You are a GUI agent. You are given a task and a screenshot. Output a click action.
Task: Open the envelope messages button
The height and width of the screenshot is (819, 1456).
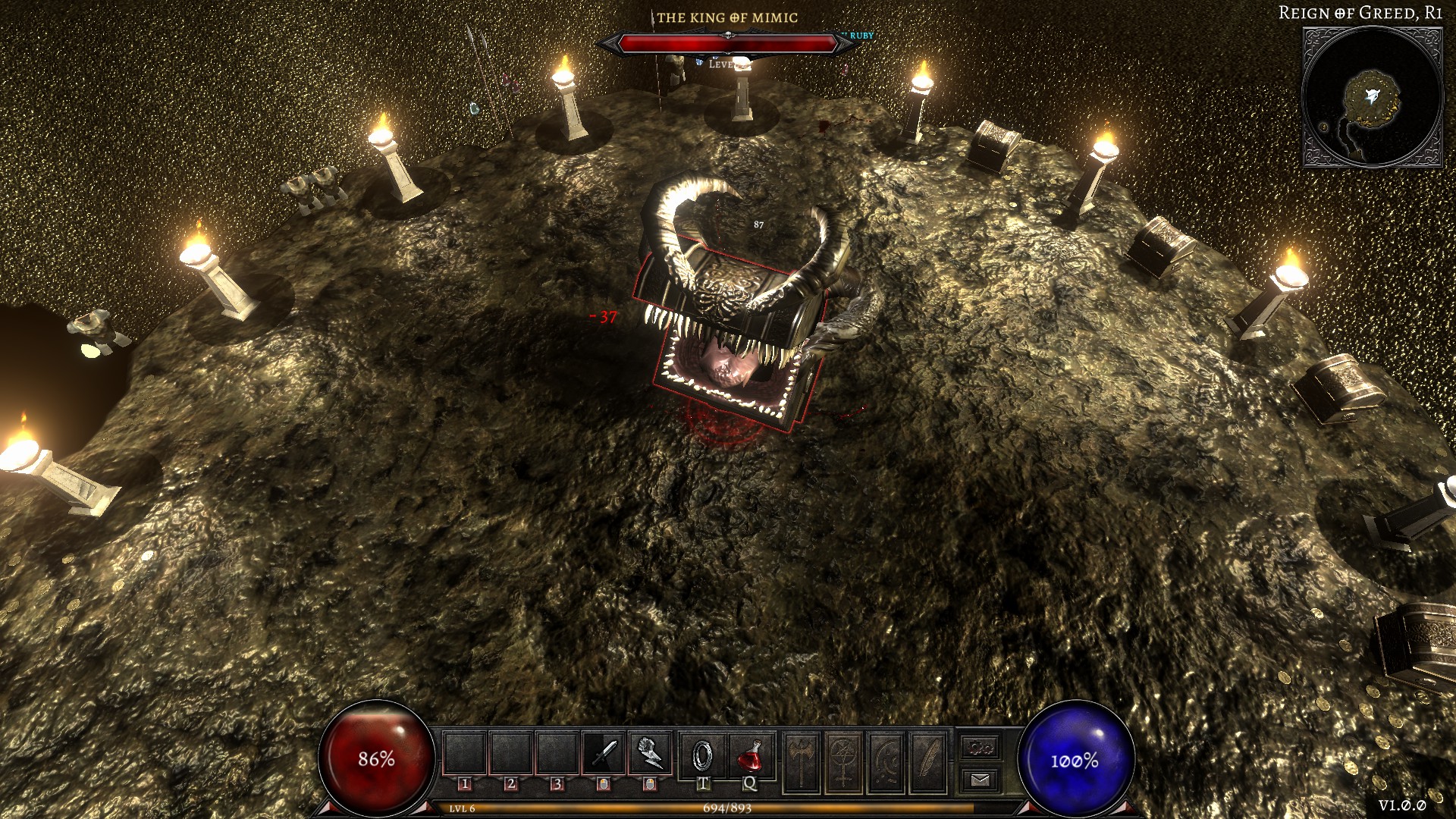[x=981, y=780]
